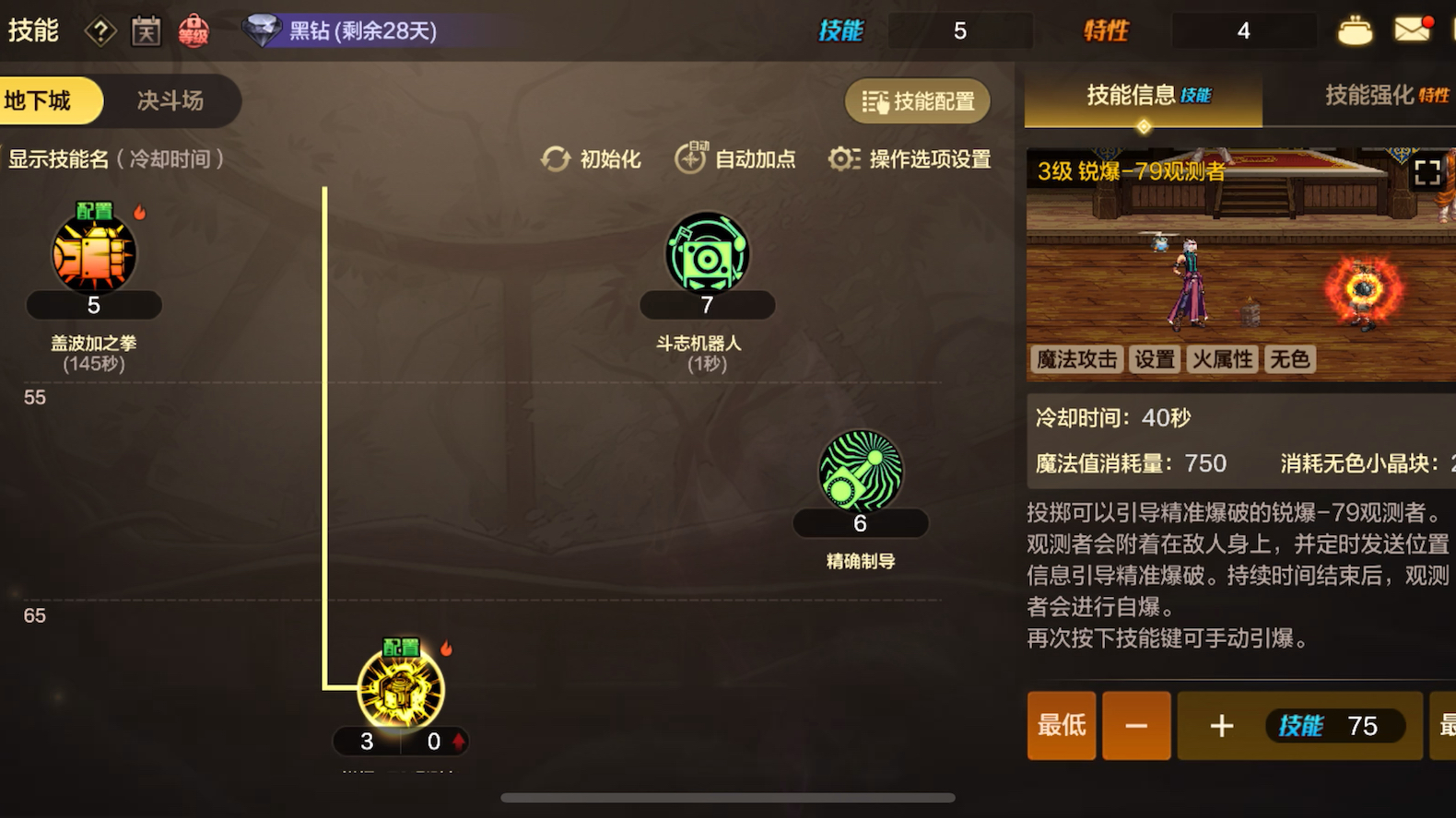This screenshot has width=1456, height=818.
Task: Open 操作选项设置 control options
Action: [910, 159]
